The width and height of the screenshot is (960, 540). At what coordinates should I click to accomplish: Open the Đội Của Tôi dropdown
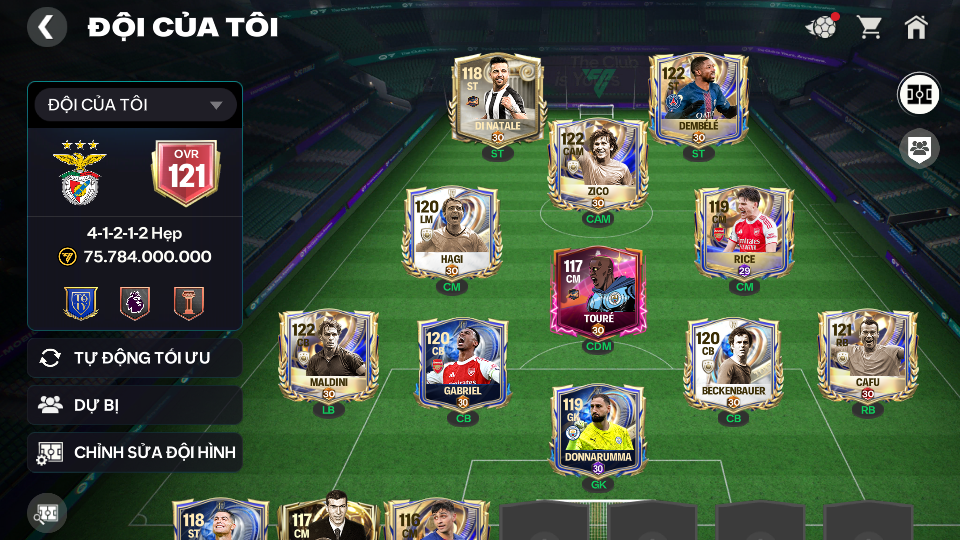pos(135,105)
